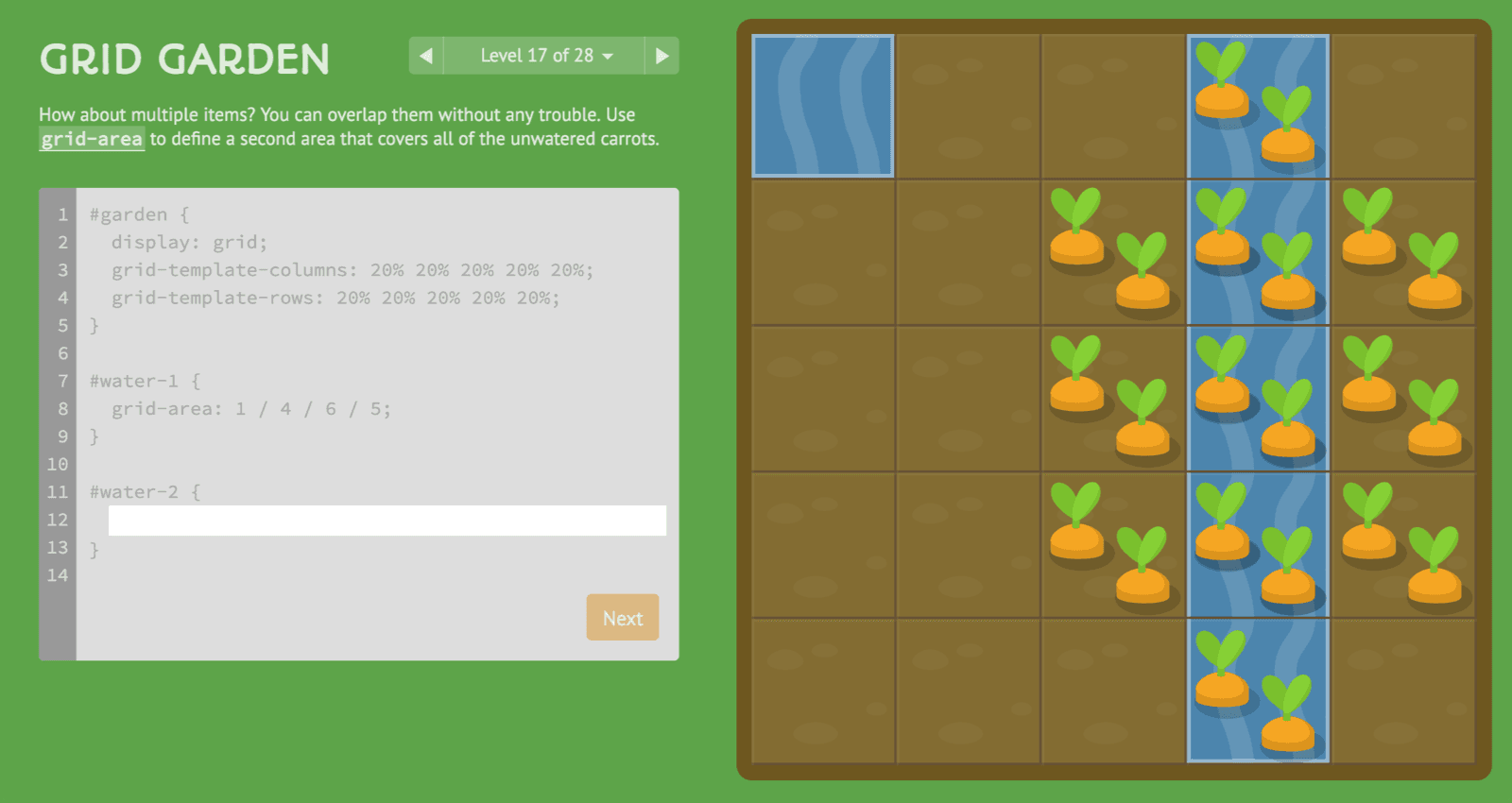Click the previous level arrow
The height and width of the screenshot is (803, 1512).
pos(426,56)
